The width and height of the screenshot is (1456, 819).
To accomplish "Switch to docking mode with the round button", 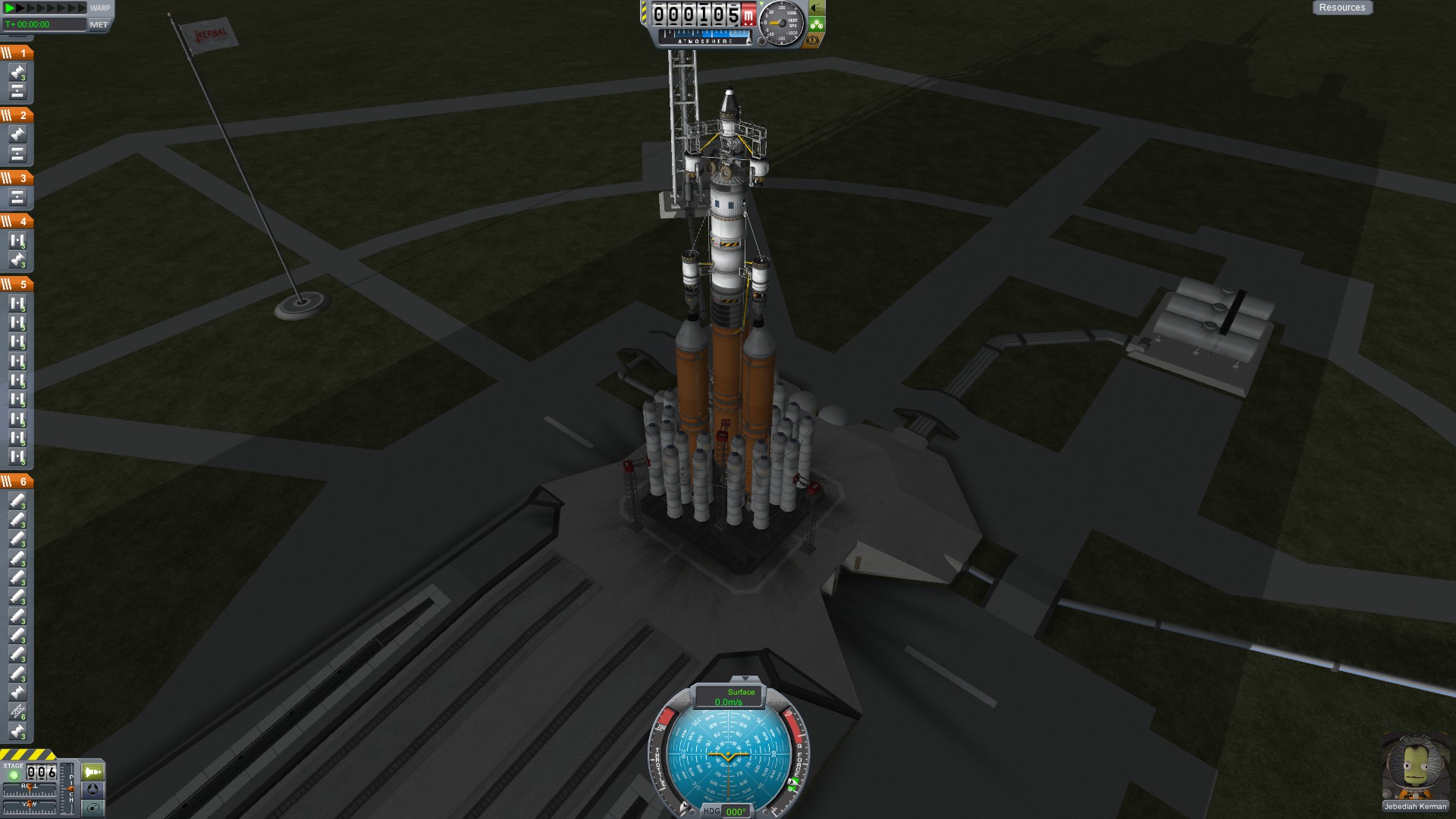I will pyautogui.click(x=93, y=789).
